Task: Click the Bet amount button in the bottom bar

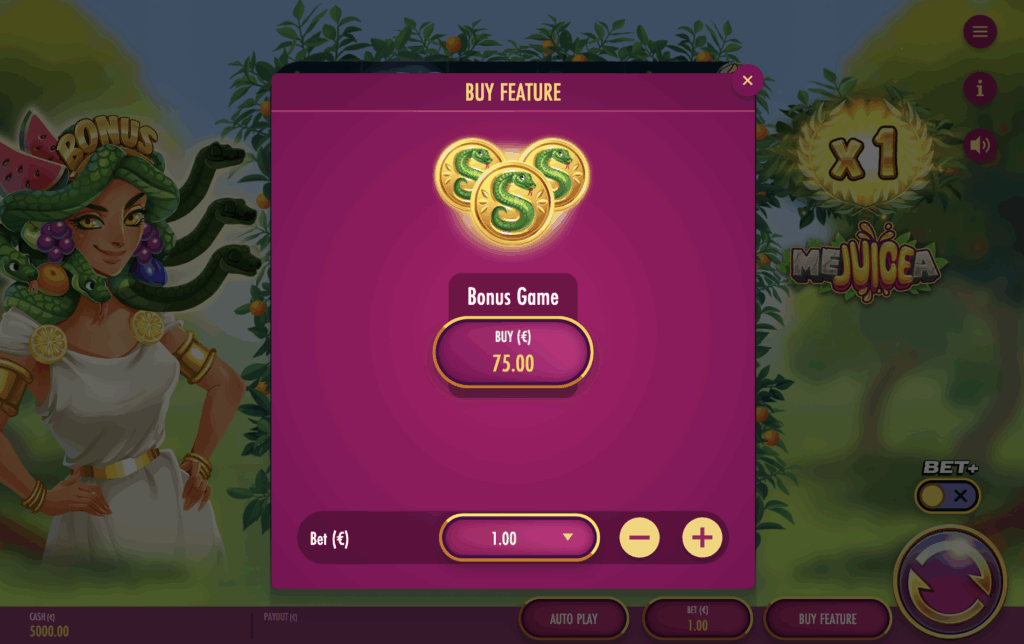Action: (697, 619)
